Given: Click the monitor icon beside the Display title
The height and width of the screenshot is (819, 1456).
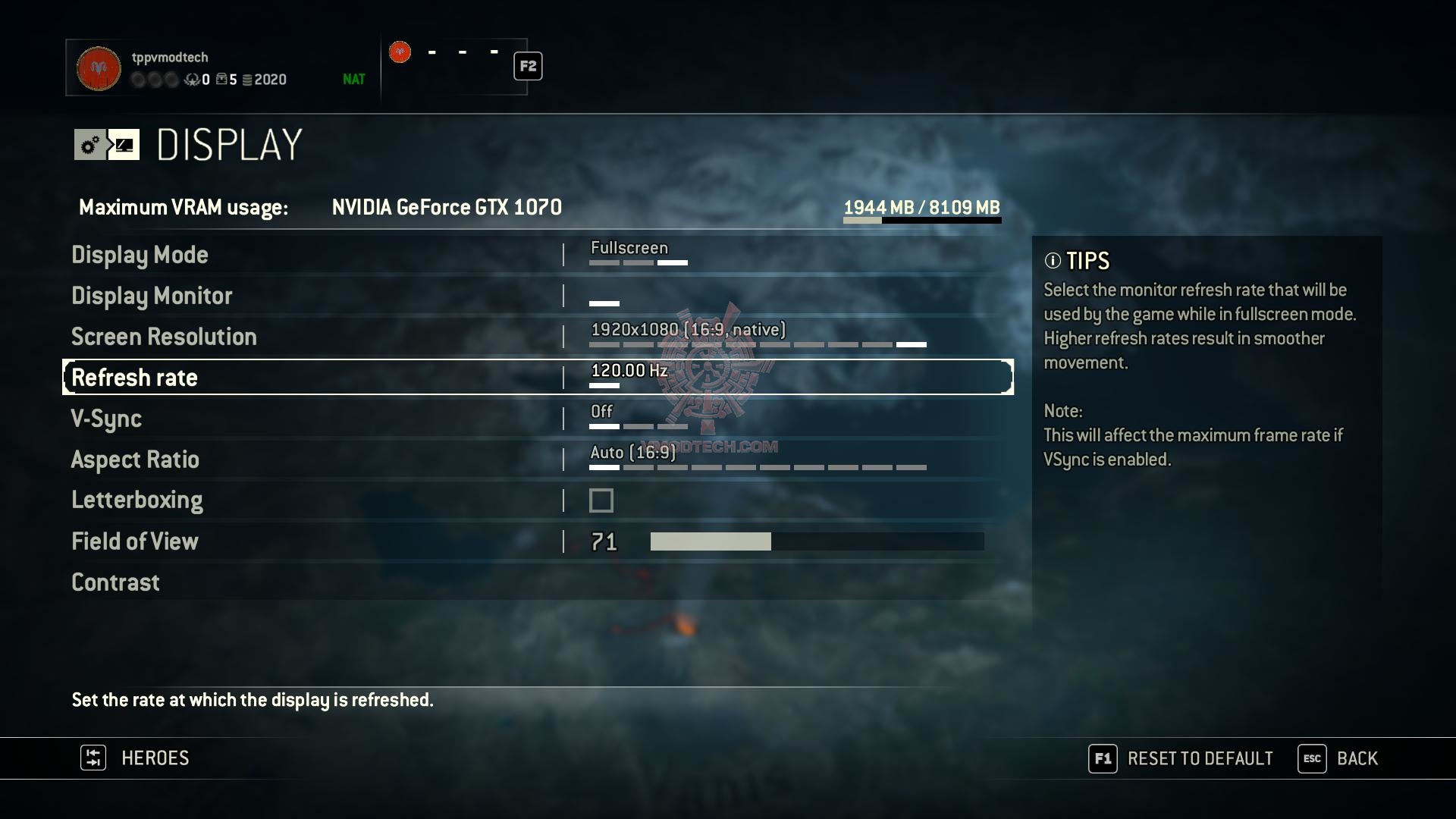Looking at the screenshot, I should point(124,145).
